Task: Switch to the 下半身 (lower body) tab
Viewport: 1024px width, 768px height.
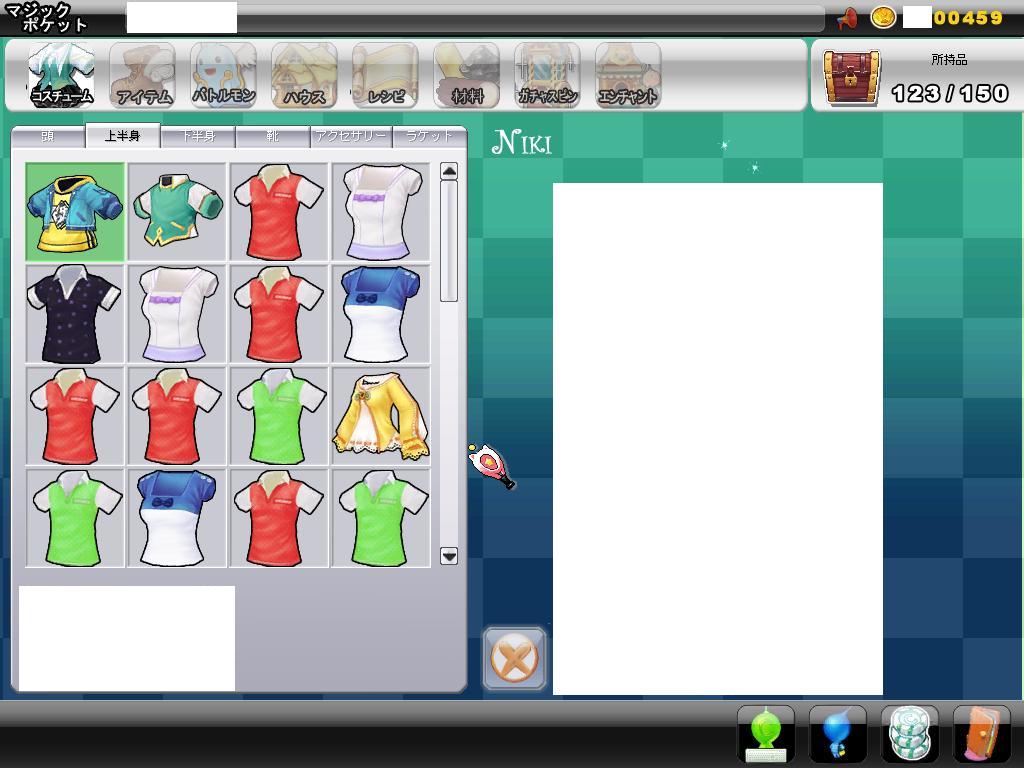Action: tap(198, 136)
